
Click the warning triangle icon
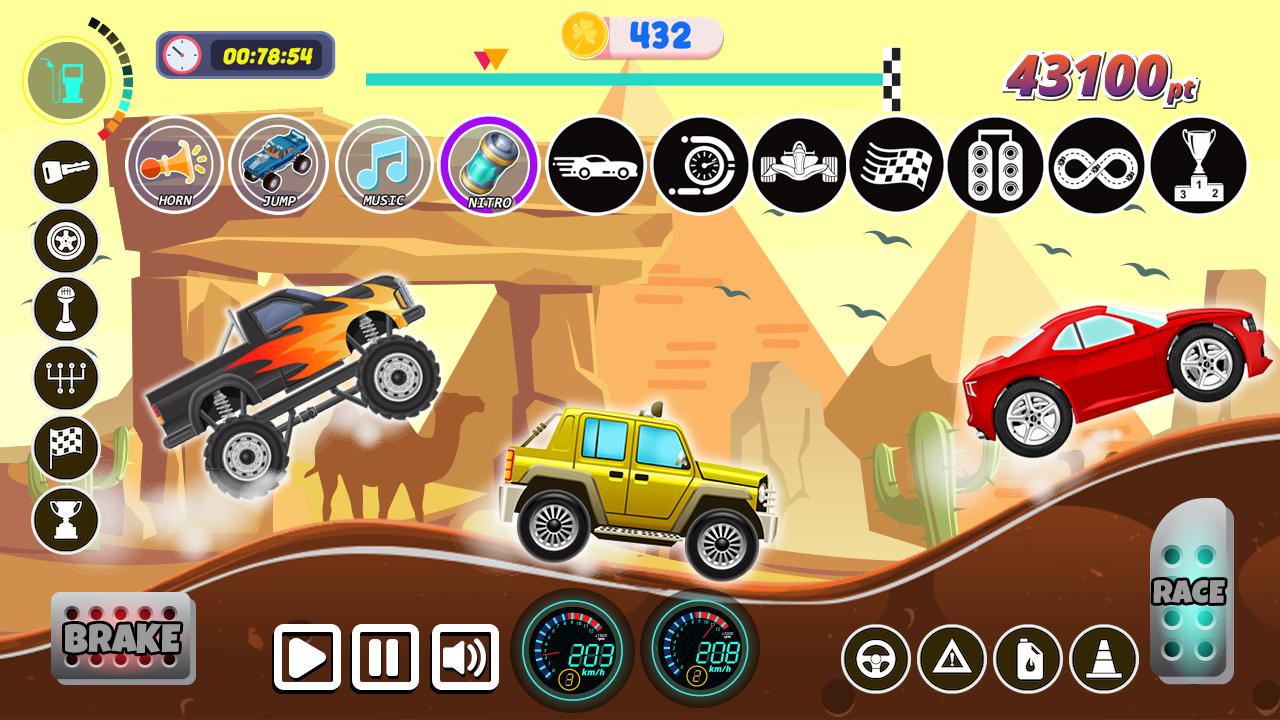click(x=951, y=659)
